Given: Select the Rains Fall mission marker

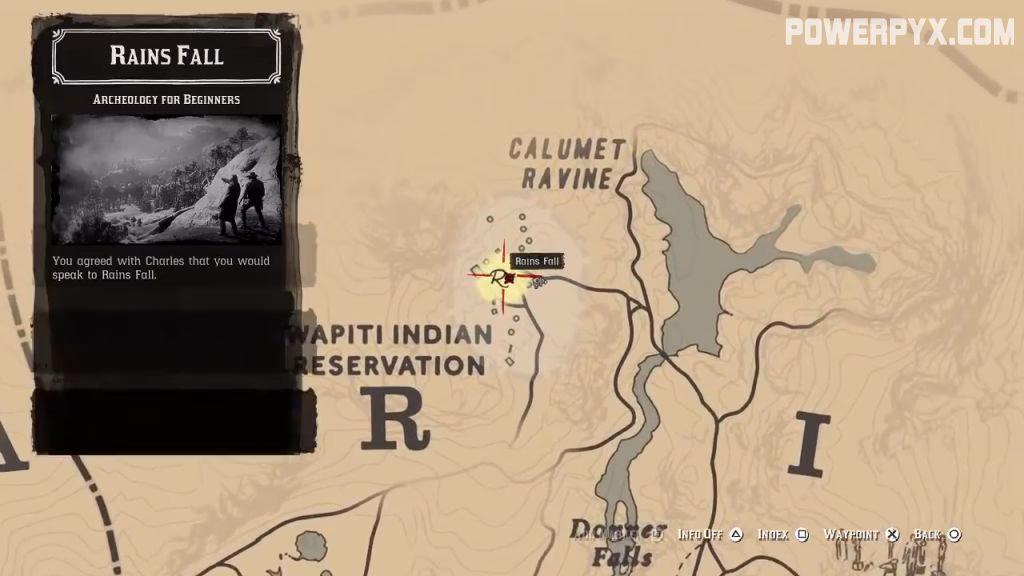Looking at the screenshot, I should tap(500, 278).
